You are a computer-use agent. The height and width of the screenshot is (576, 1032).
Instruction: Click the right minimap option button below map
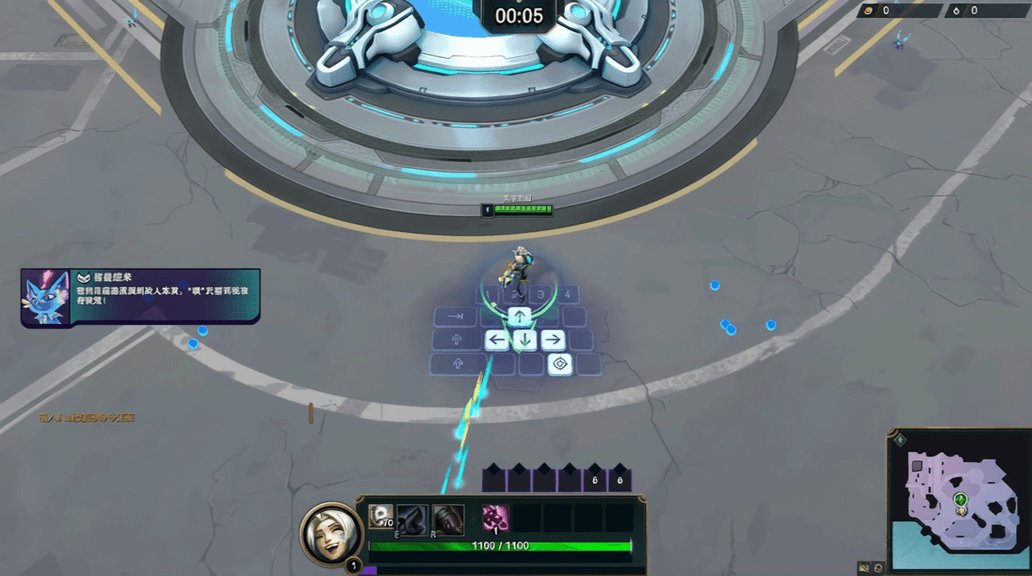878,567
